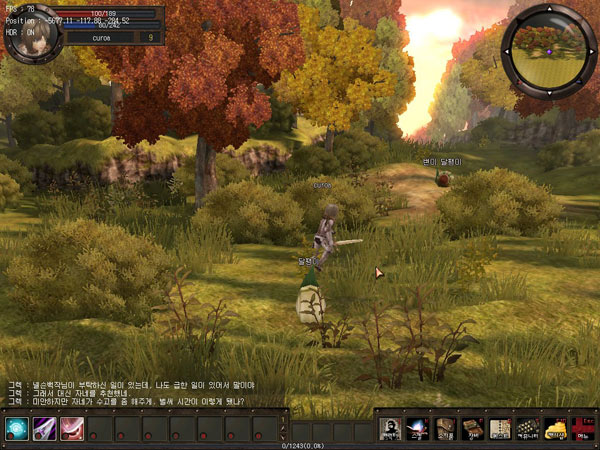Open the red Esc system menu button

coord(581,428)
